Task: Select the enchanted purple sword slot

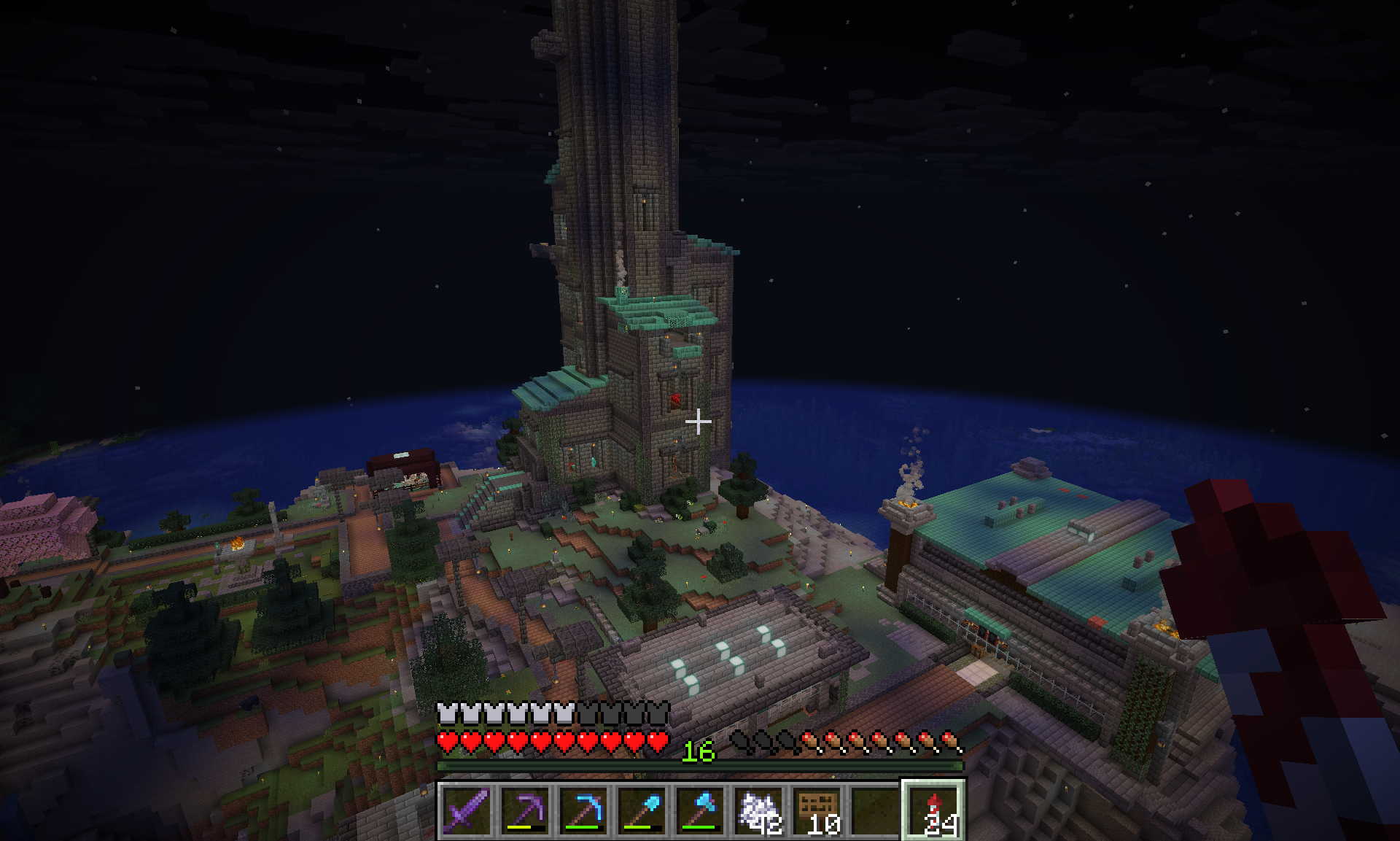Action: (x=467, y=809)
